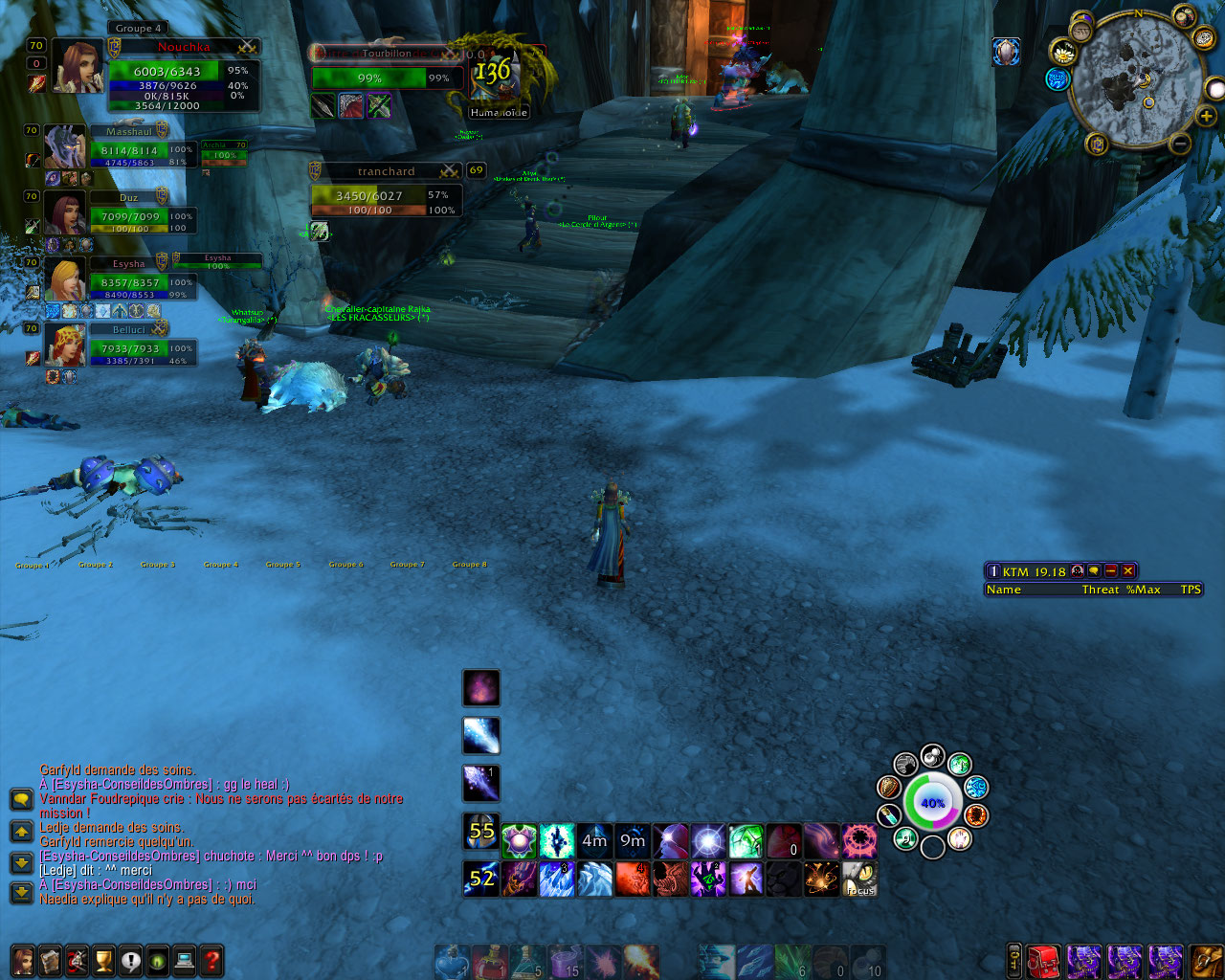Target party member Duz

[65, 214]
